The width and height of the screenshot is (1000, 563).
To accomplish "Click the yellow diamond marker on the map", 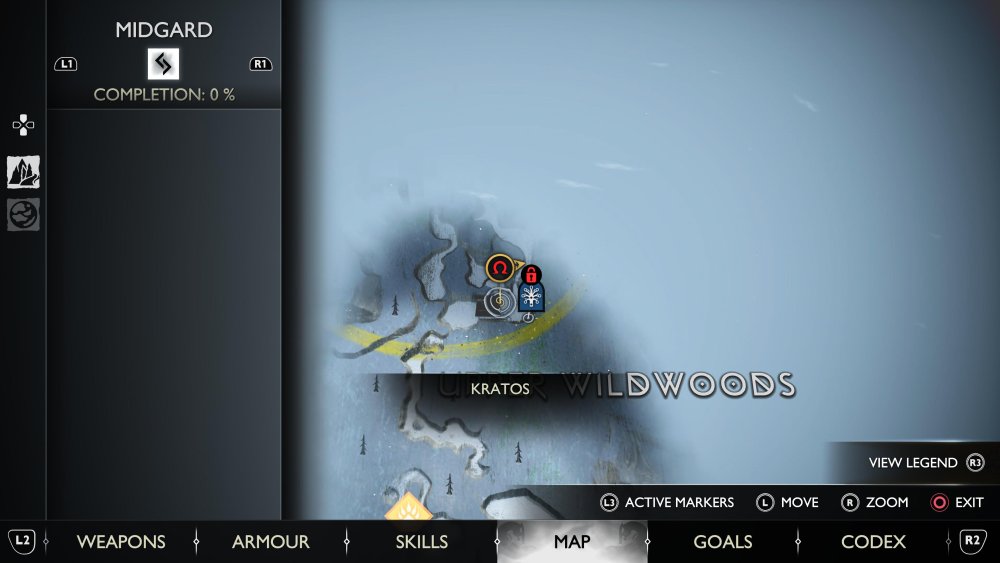I will [409, 509].
